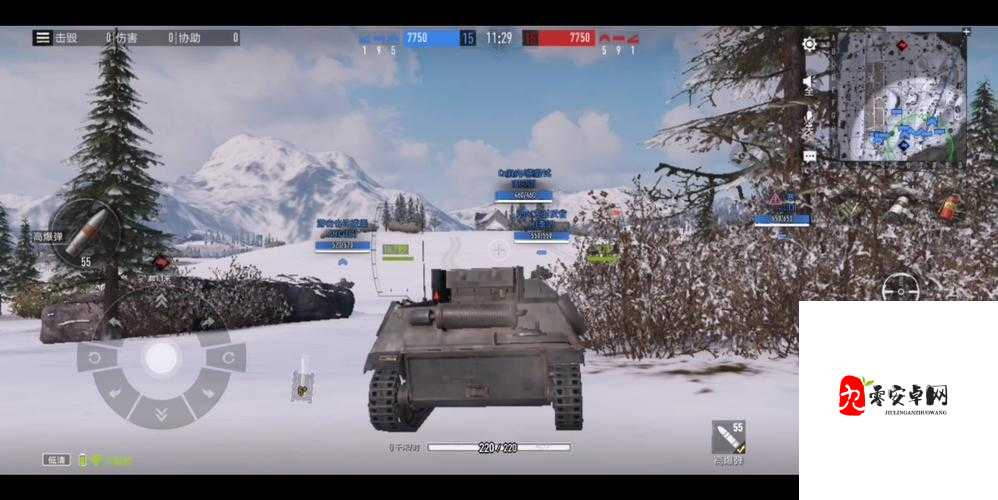The height and width of the screenshot is (500, 998).
Task: Toggle the 低清 quality button
Action: (57, 460)
